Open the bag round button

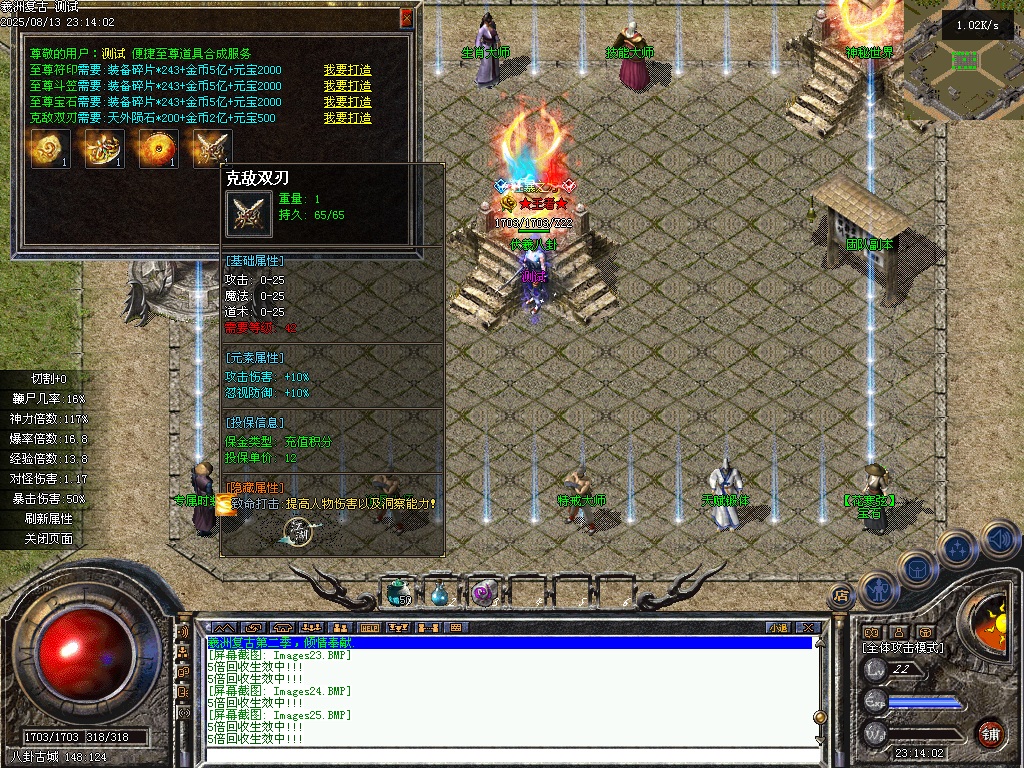(918, 568)
